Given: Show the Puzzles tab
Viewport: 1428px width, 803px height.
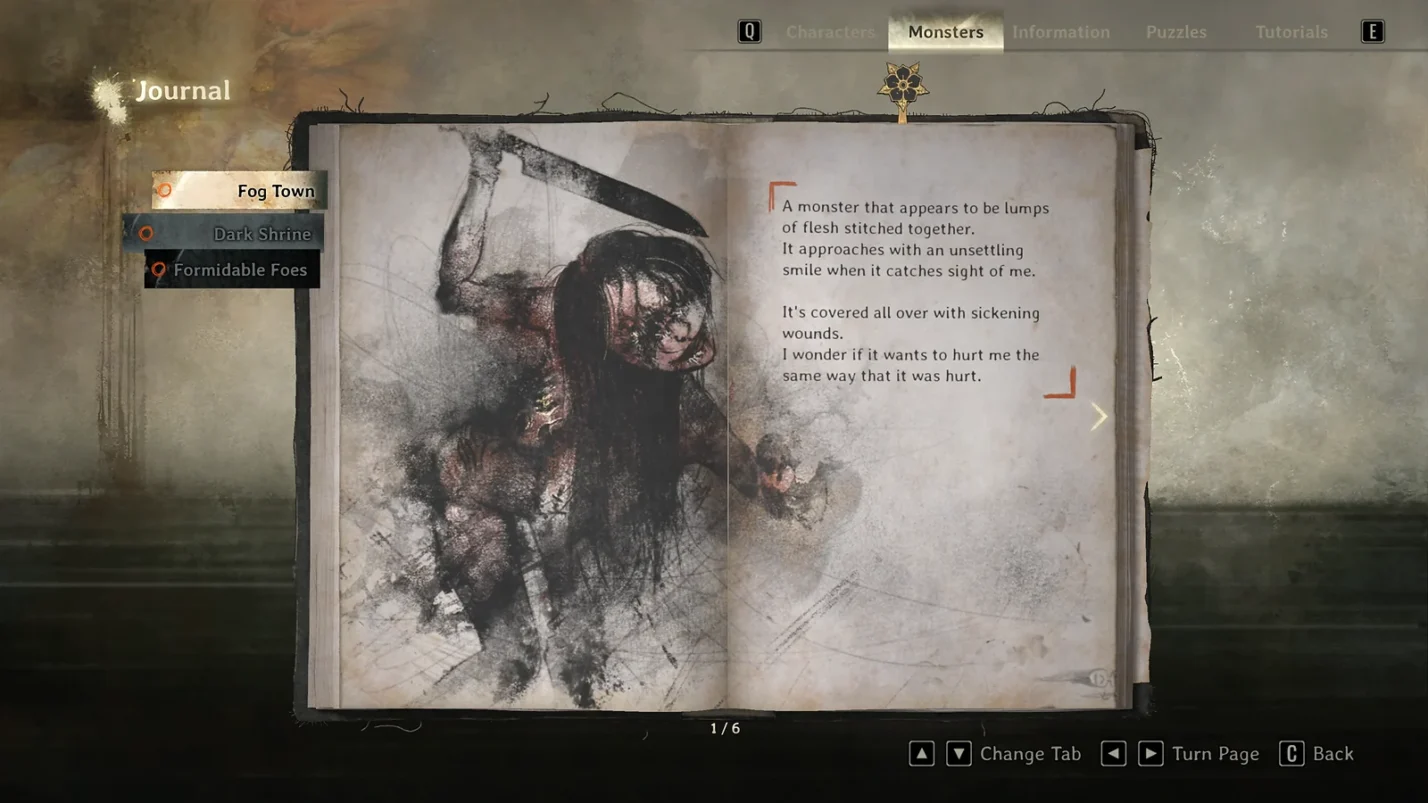Looking at the screenshot, I should (1175, 32).
